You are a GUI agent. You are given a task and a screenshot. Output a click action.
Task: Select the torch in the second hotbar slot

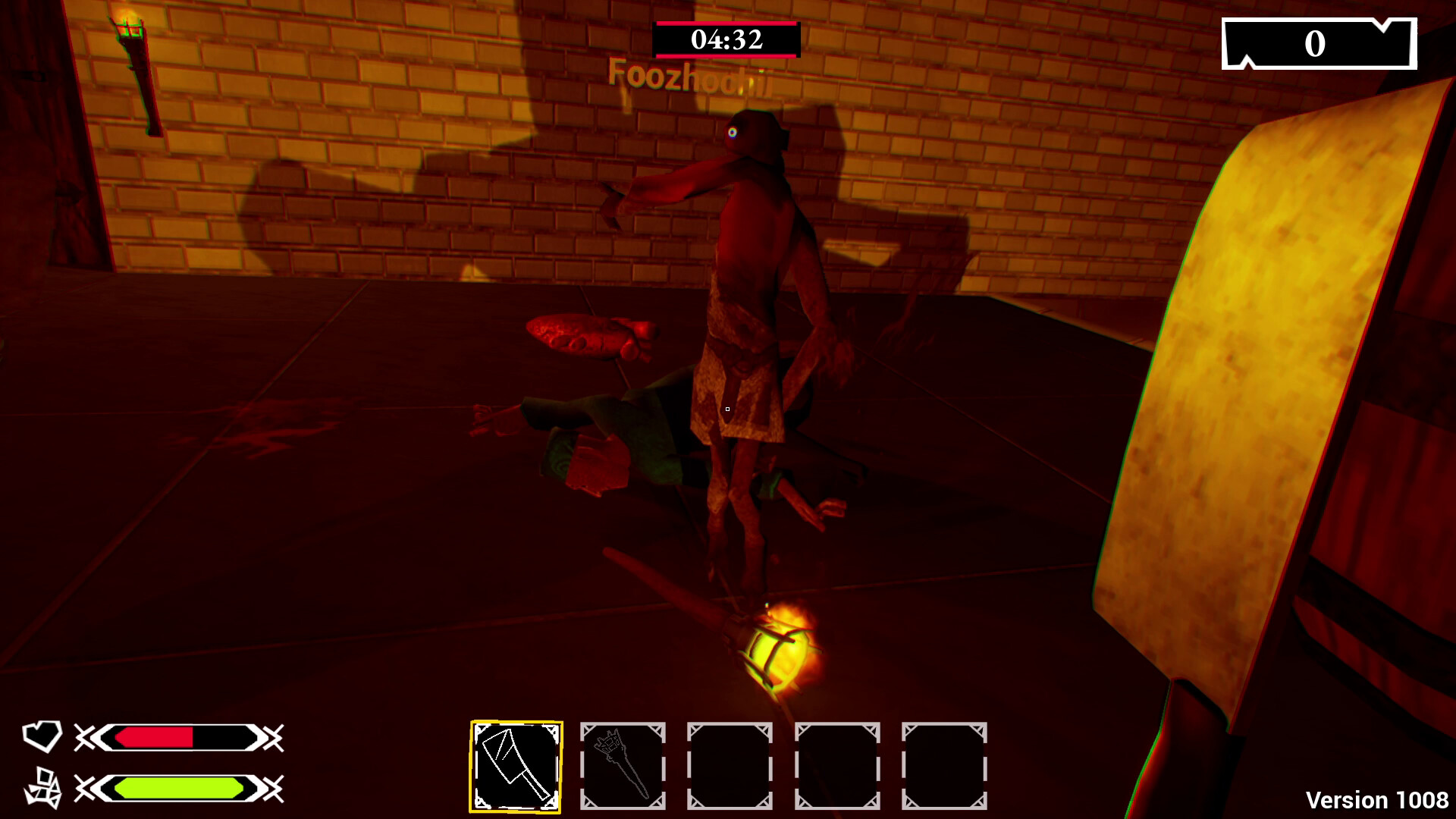coord(625,764)
